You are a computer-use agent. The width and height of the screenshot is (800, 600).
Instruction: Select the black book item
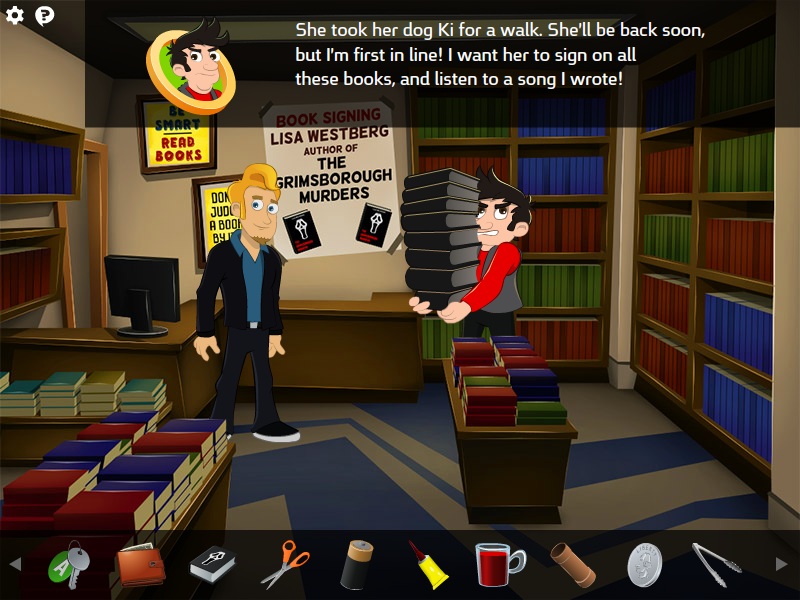tap(212, 565)
